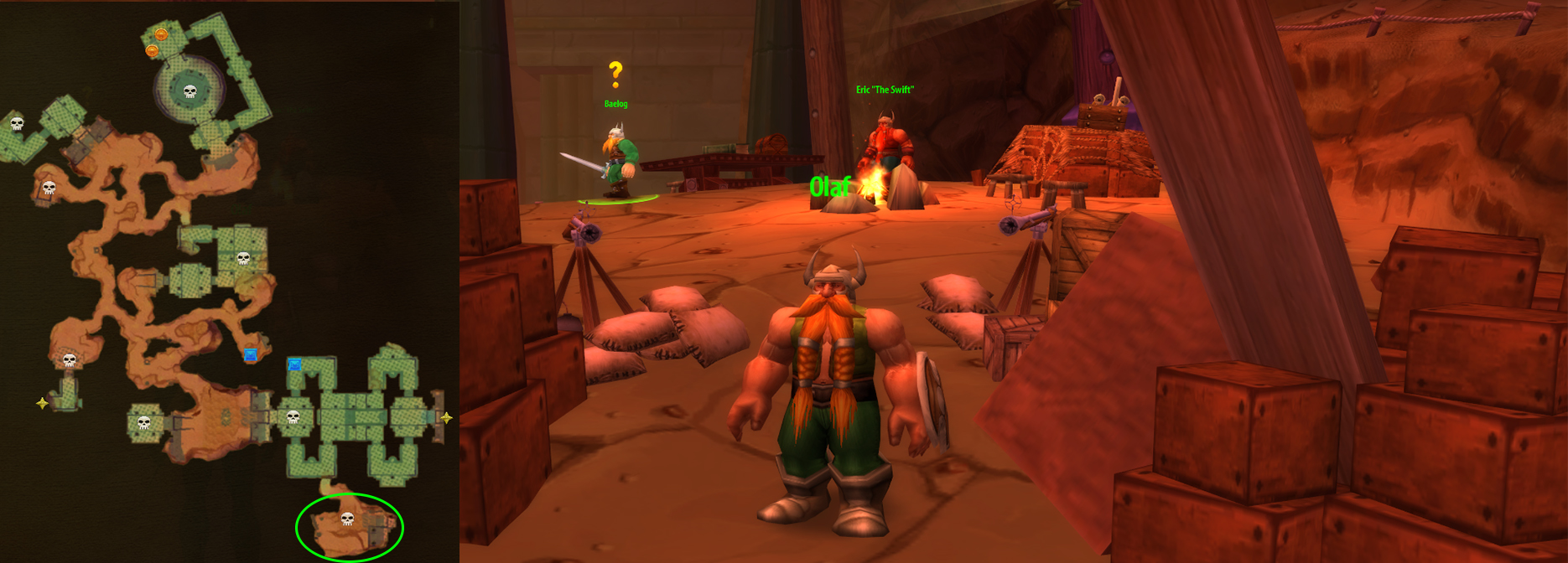Click the skull marker inside the green circle
1568x563 pixels.
[347, 519]
